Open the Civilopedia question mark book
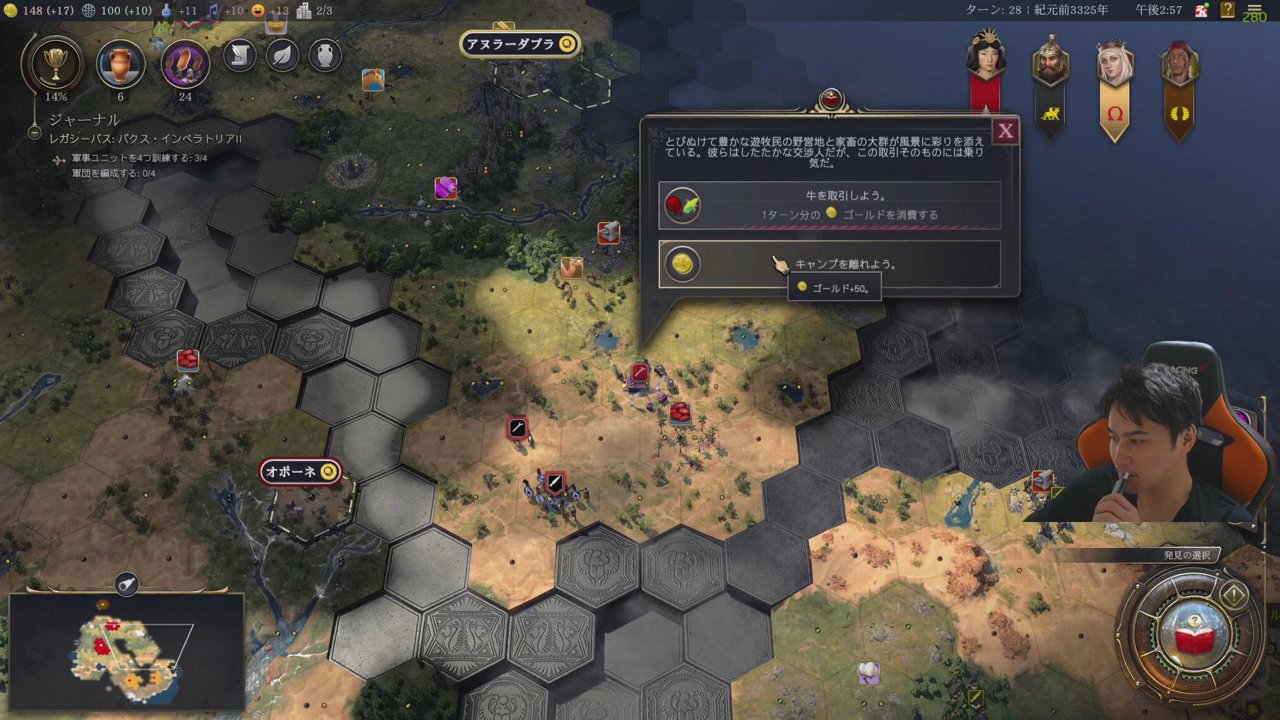 (x=1228, y=10)
